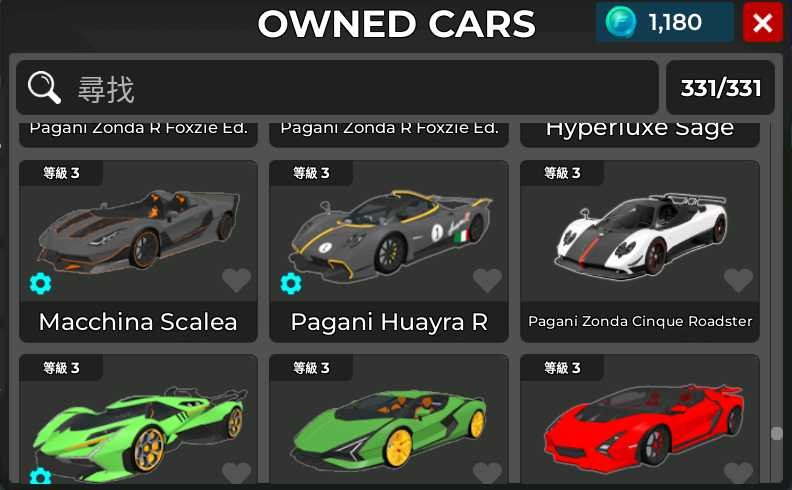This screenshot has height=490, width=792.
Task: Click the car list scrollbar handle
Action: [x=776, y=433]
